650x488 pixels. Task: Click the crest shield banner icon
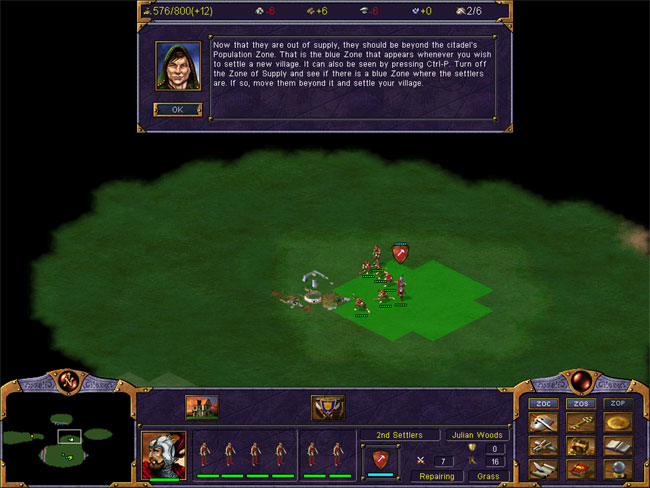tap(328, 407)
